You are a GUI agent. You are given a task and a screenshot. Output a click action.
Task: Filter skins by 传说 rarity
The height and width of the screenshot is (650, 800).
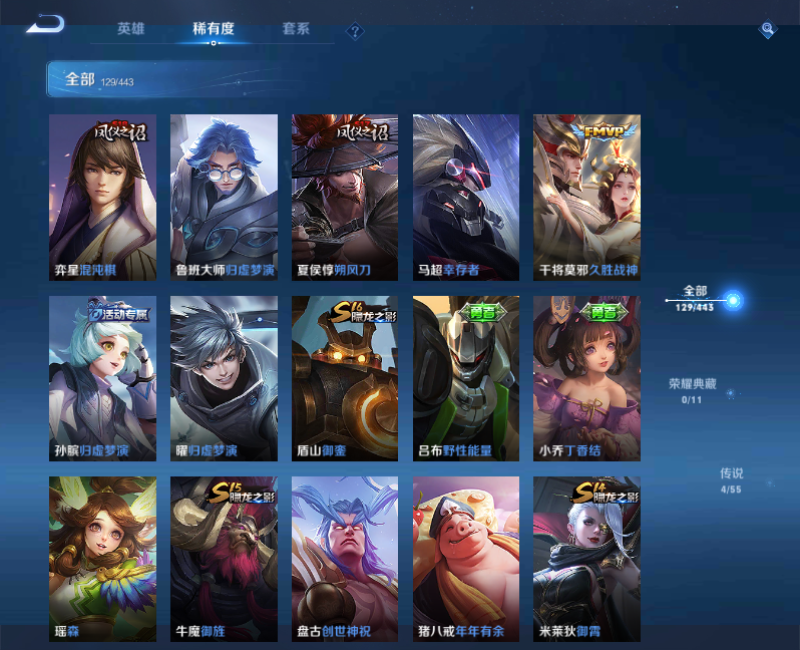pyautogui.click(x=731, y=480)
